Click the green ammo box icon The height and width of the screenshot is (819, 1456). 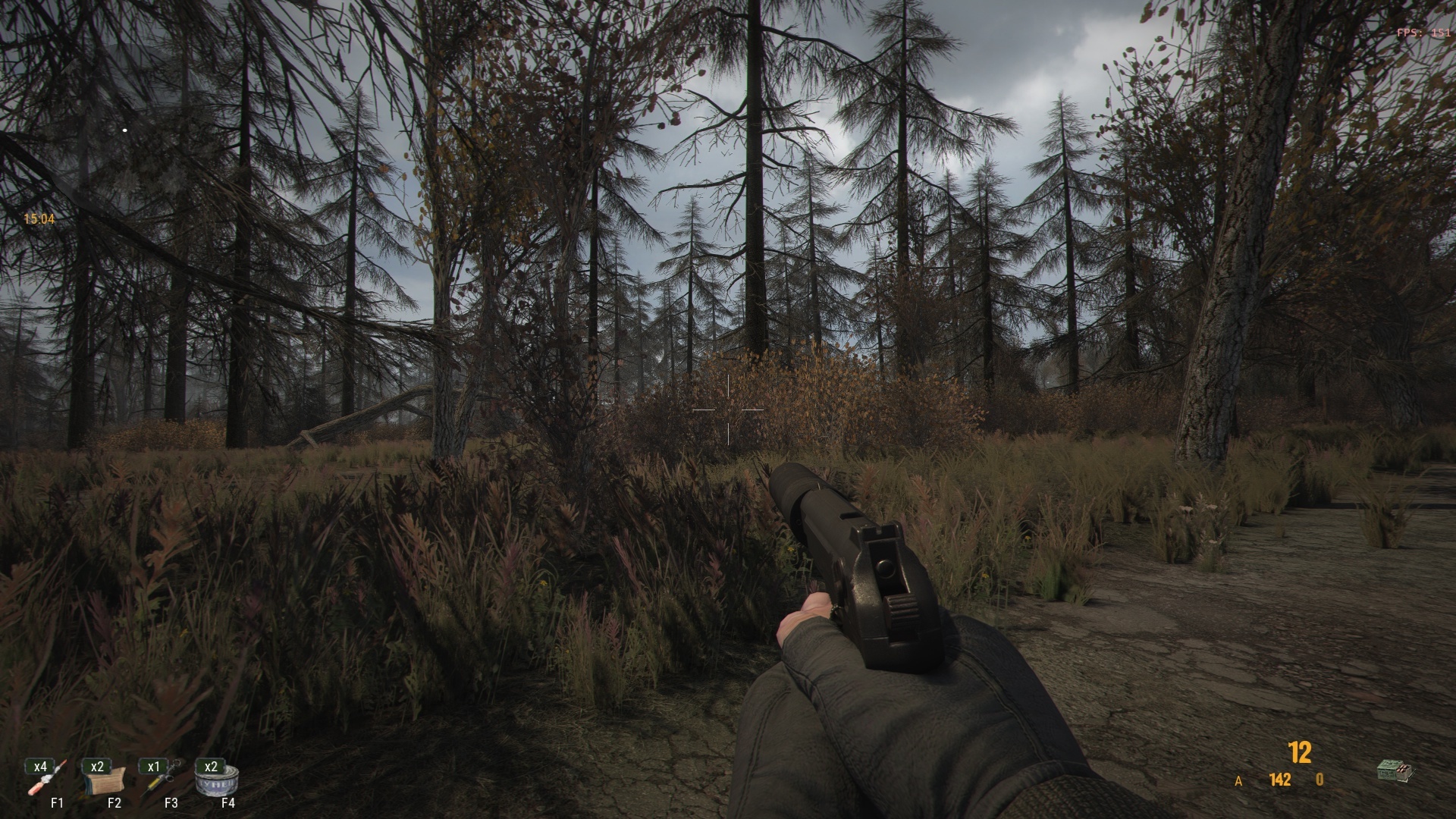point(1395,771)
